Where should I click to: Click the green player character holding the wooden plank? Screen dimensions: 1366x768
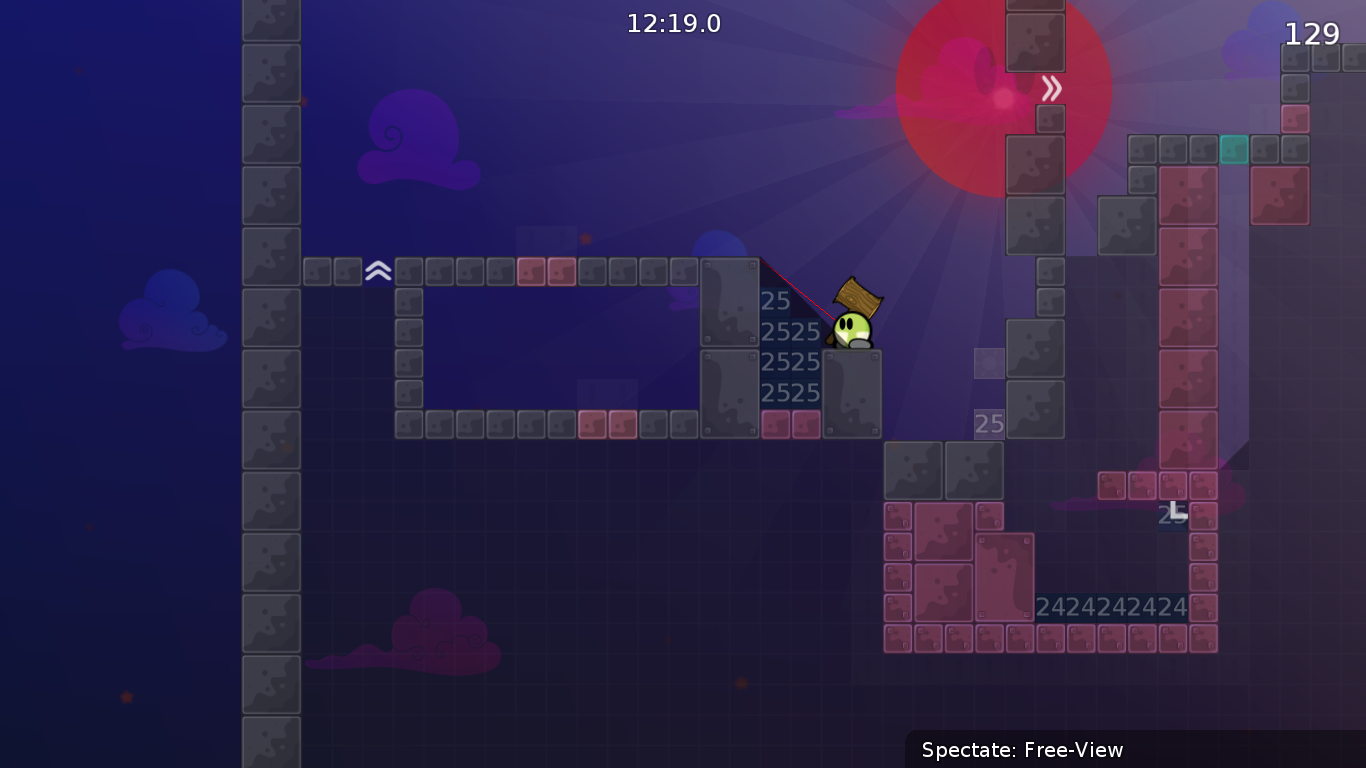(851, 330)
